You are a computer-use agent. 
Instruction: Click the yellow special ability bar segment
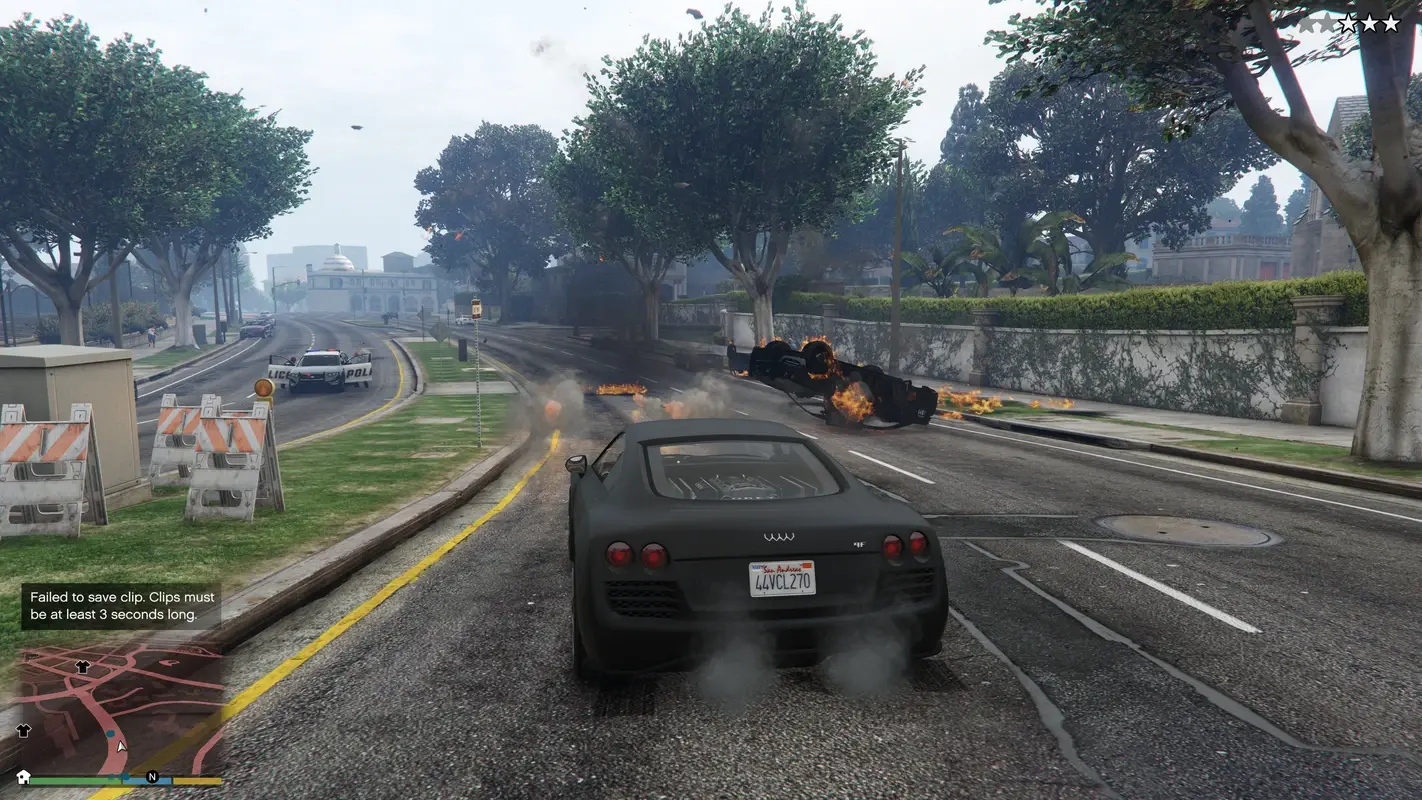[198, 780]
